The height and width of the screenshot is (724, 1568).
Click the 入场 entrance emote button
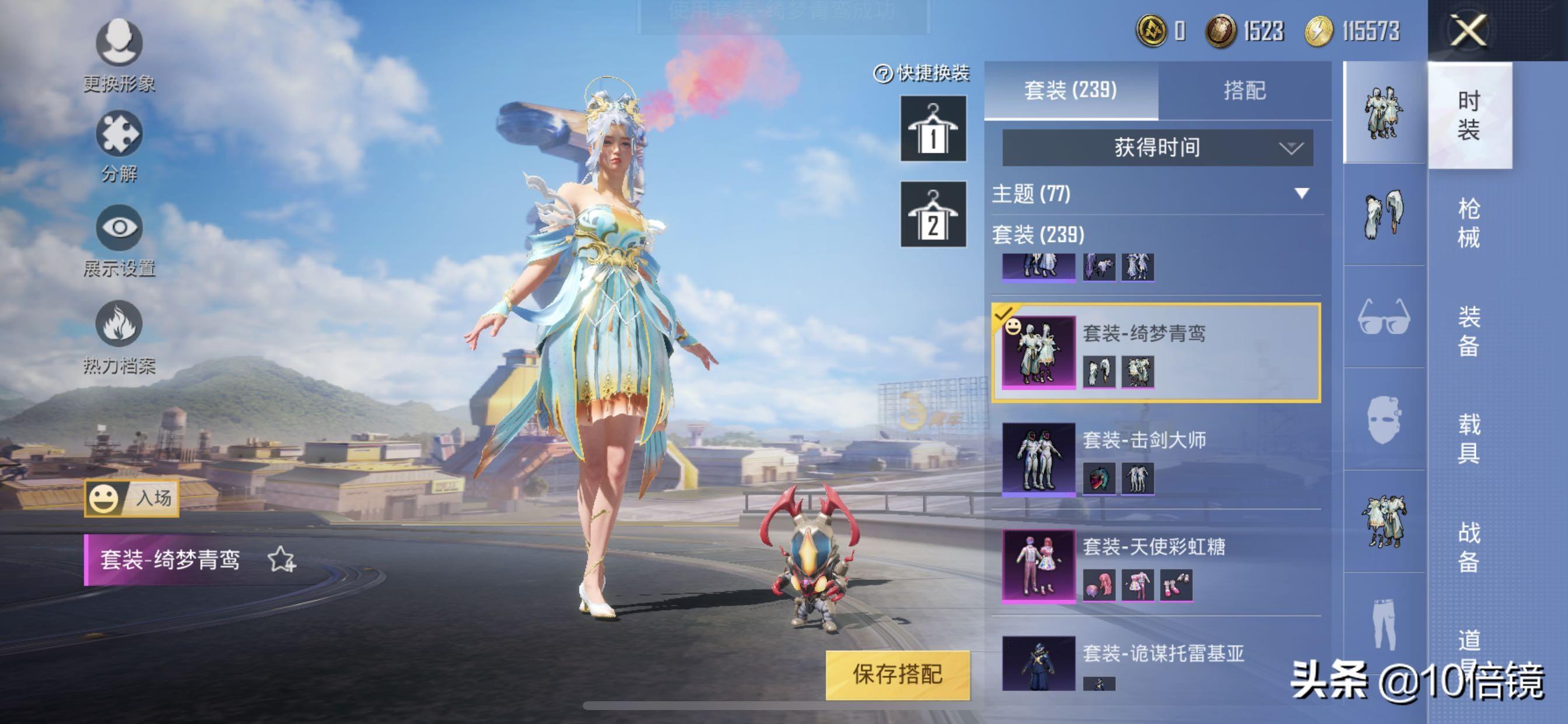pyautogui.click(x=131, y=498)
